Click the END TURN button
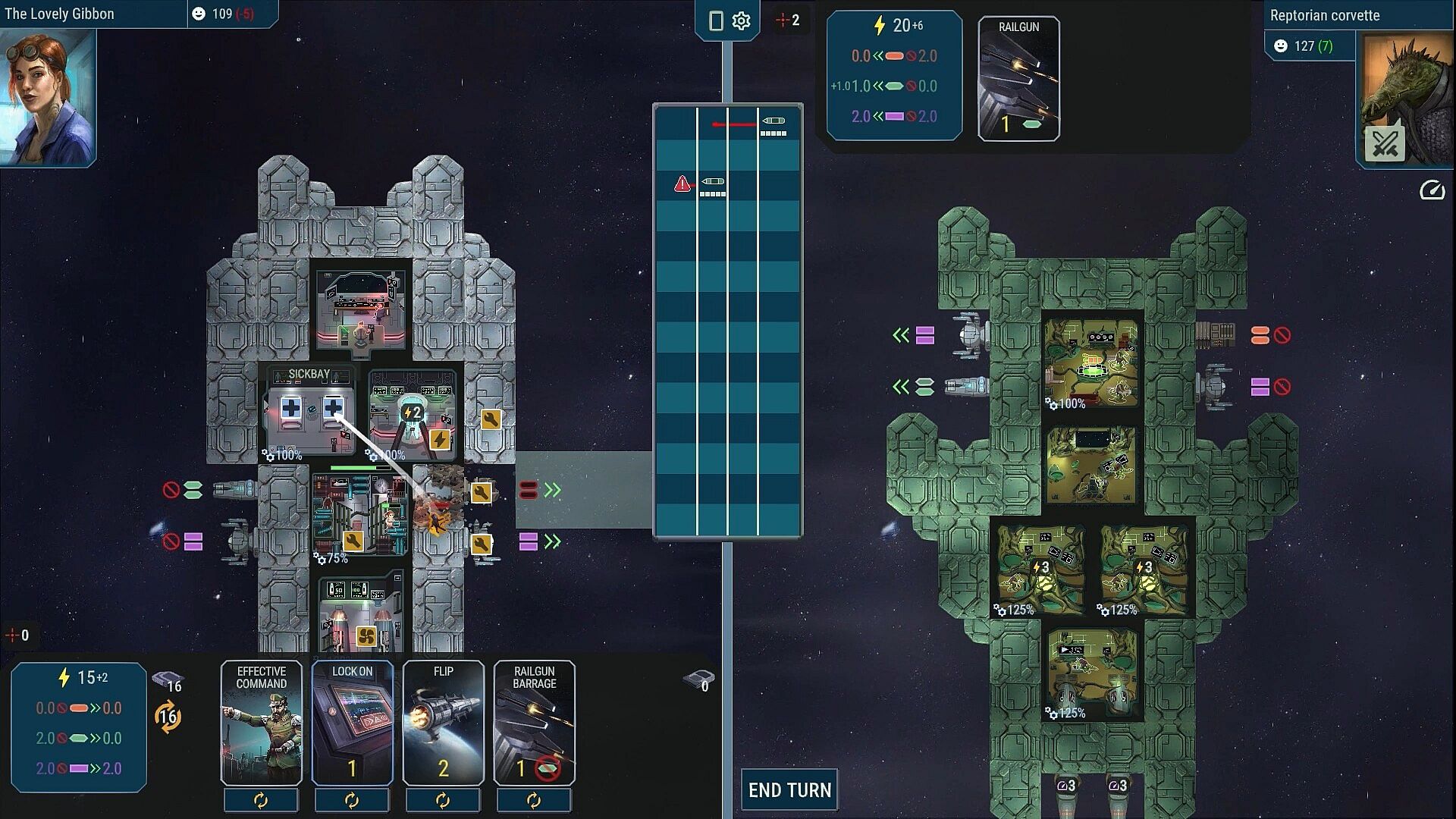Image resolution: width=1456 pixels, height=819 pixels. point(789,790)
